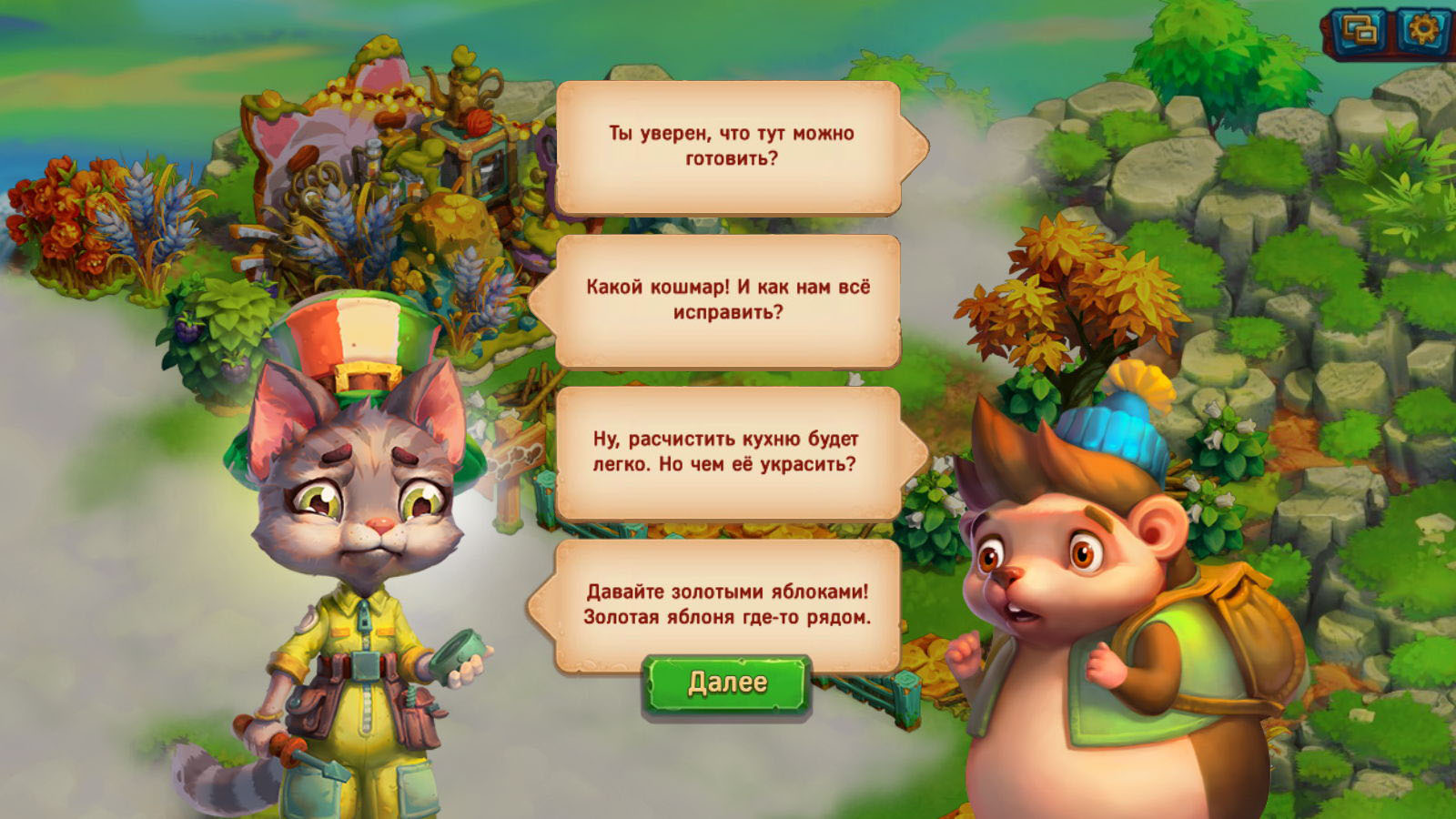1456x819 pixels.
Task: Click the green Далее button
Action: point(726,683)
